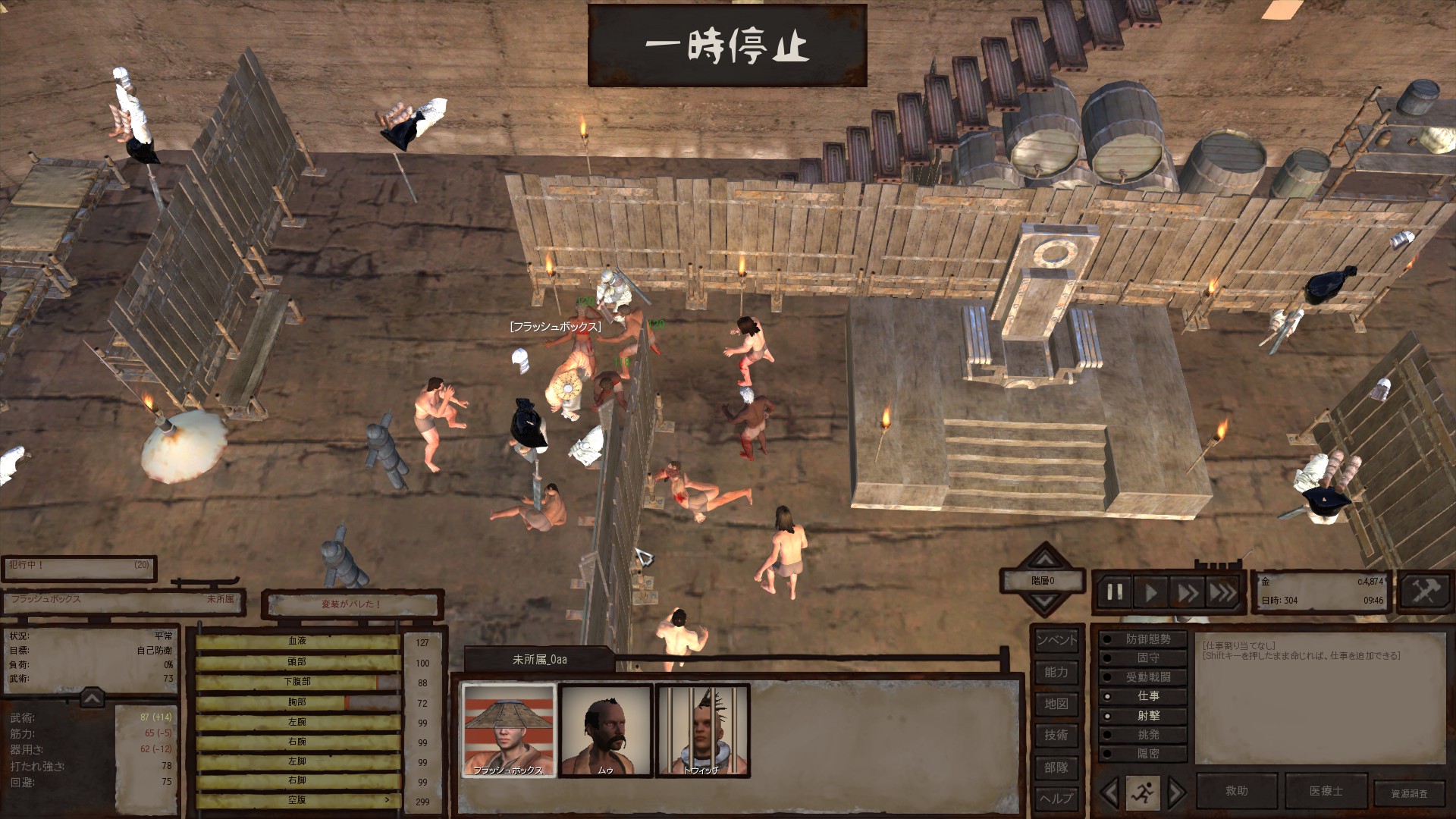Set game speed to double fast-forward
The image size is (1456, 819).
(x=1187, y=592)
